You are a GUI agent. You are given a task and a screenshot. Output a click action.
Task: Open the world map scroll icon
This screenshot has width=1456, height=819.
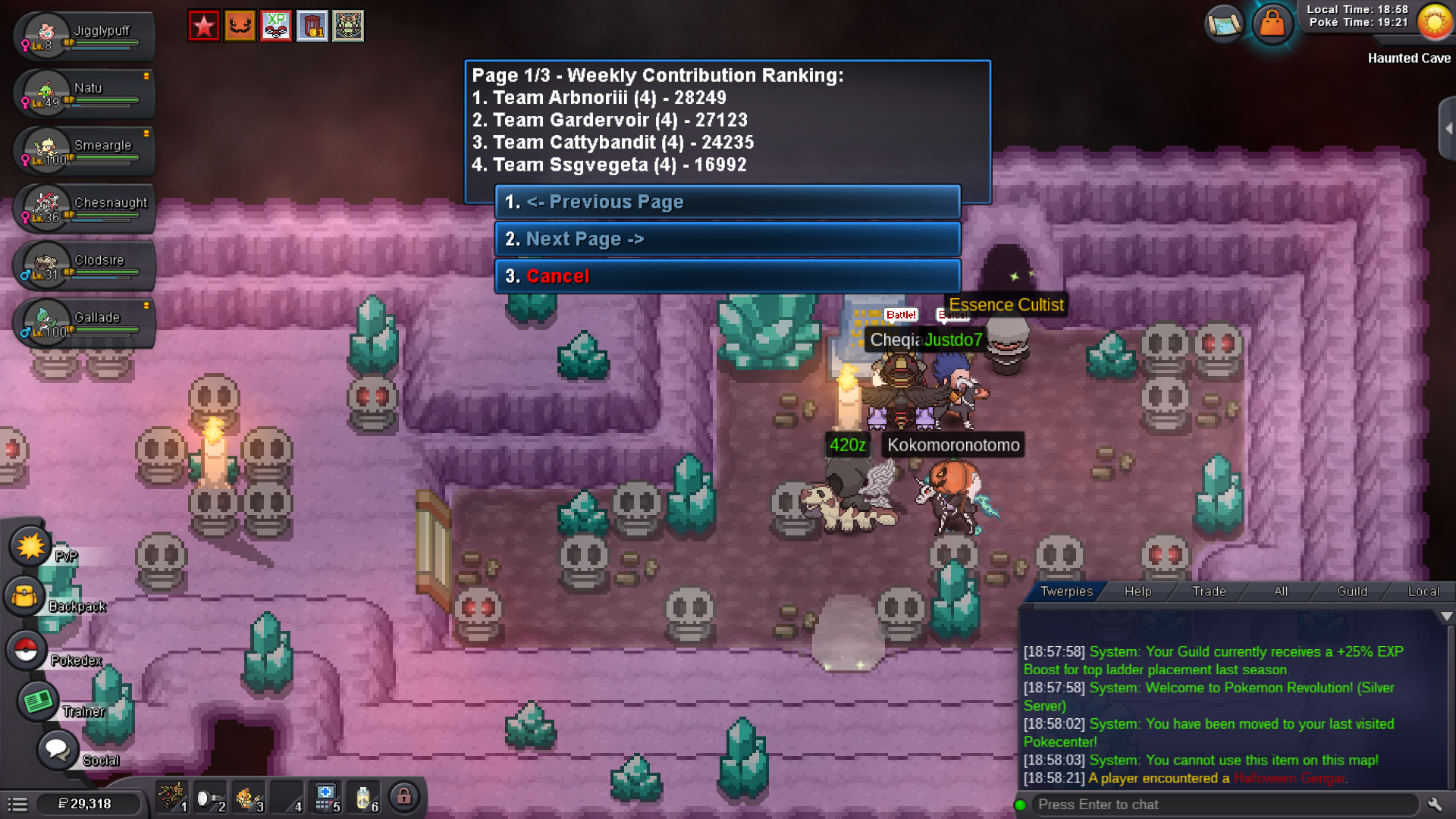pos(1223,24)
